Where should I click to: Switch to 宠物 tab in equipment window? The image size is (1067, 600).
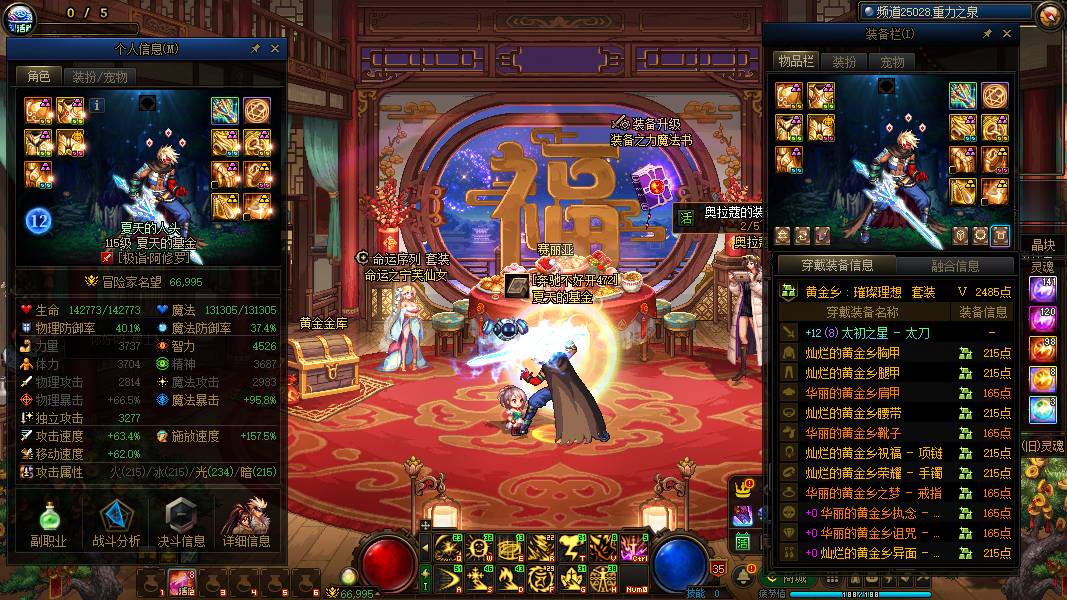(892, 62)
